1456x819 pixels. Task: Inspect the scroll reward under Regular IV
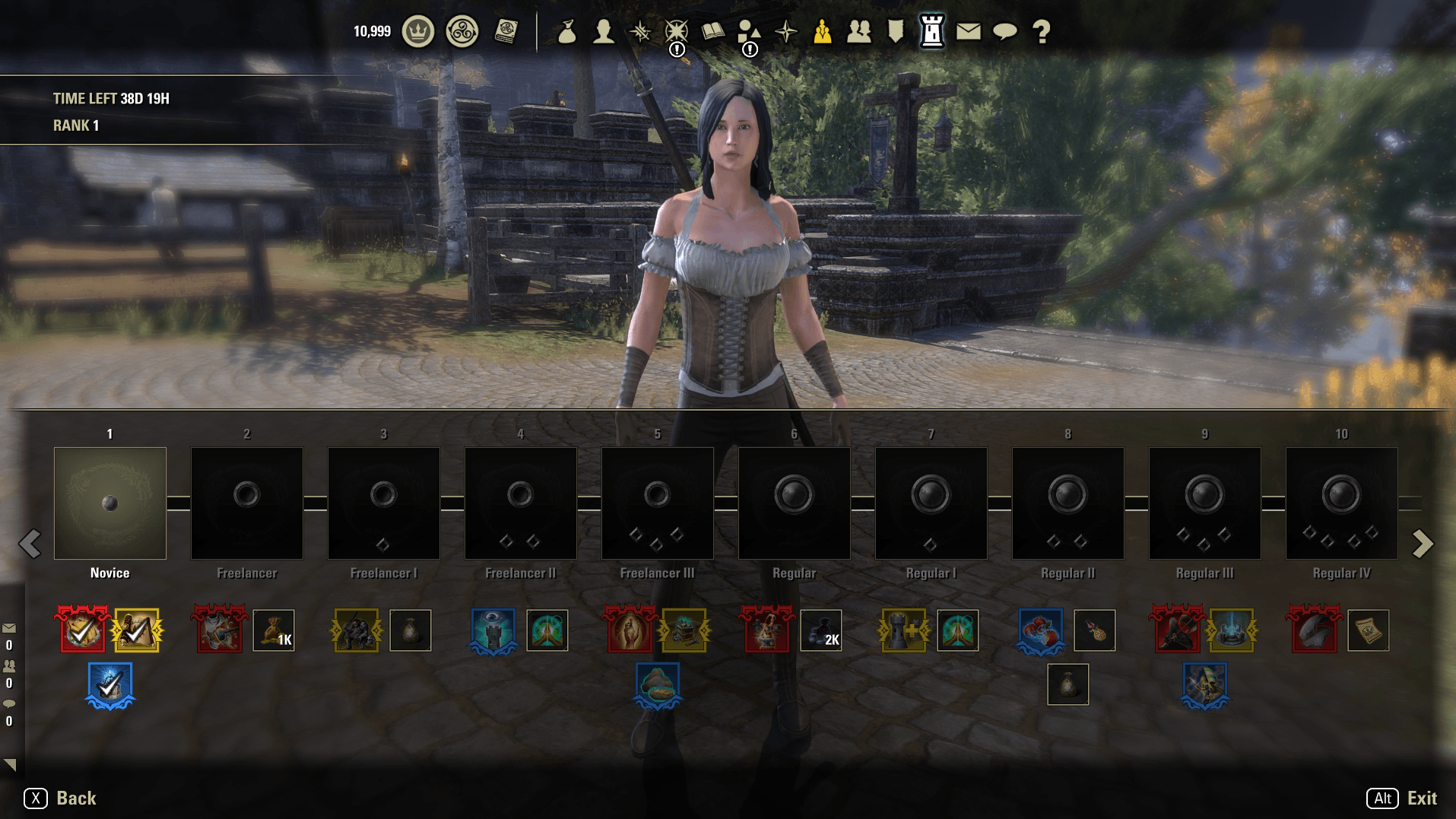click(x=1369, y=630)
